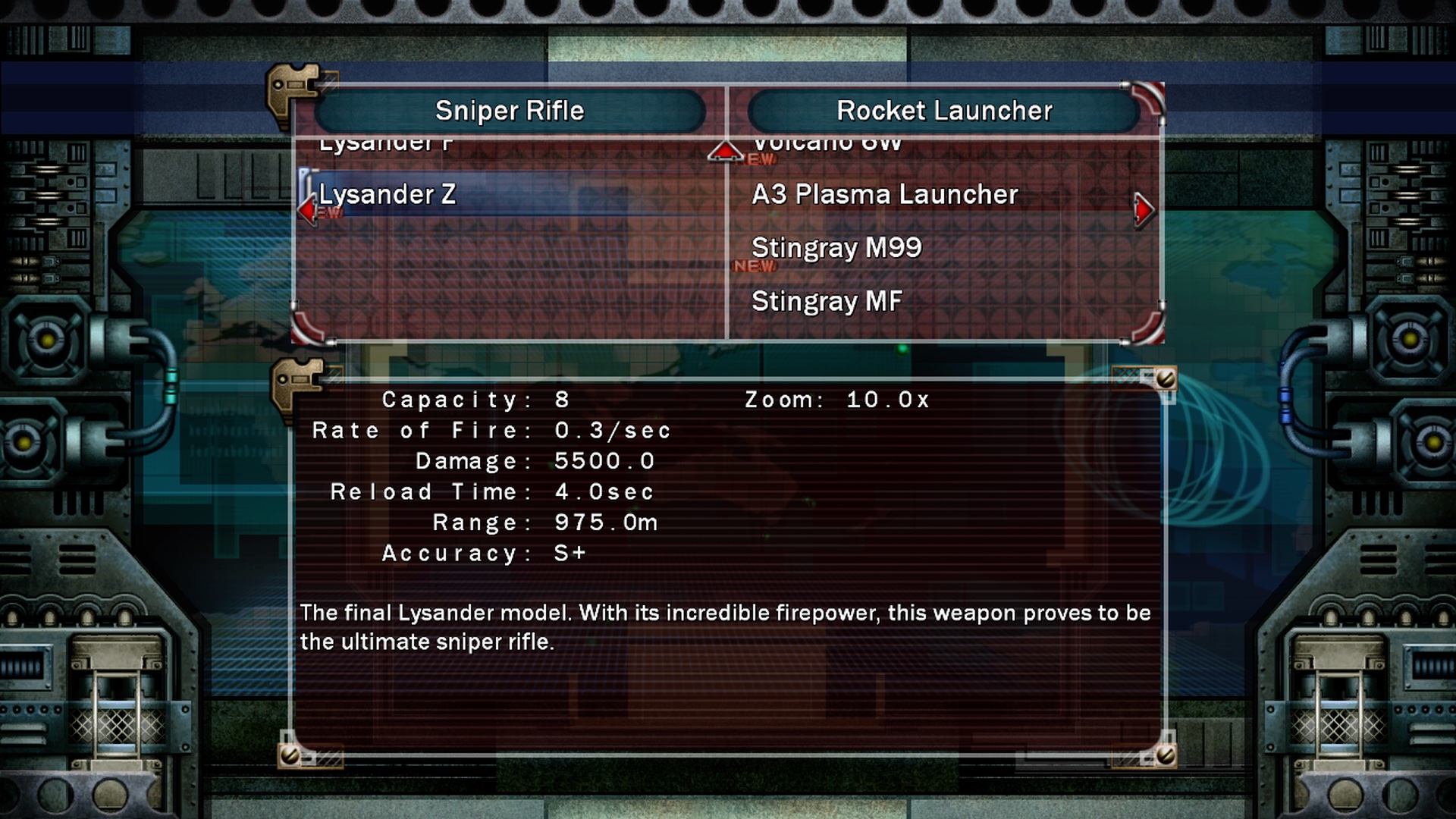Select the Lysander Z sniper rifle
Screen dimensions: 1456x819
[388, 195]
